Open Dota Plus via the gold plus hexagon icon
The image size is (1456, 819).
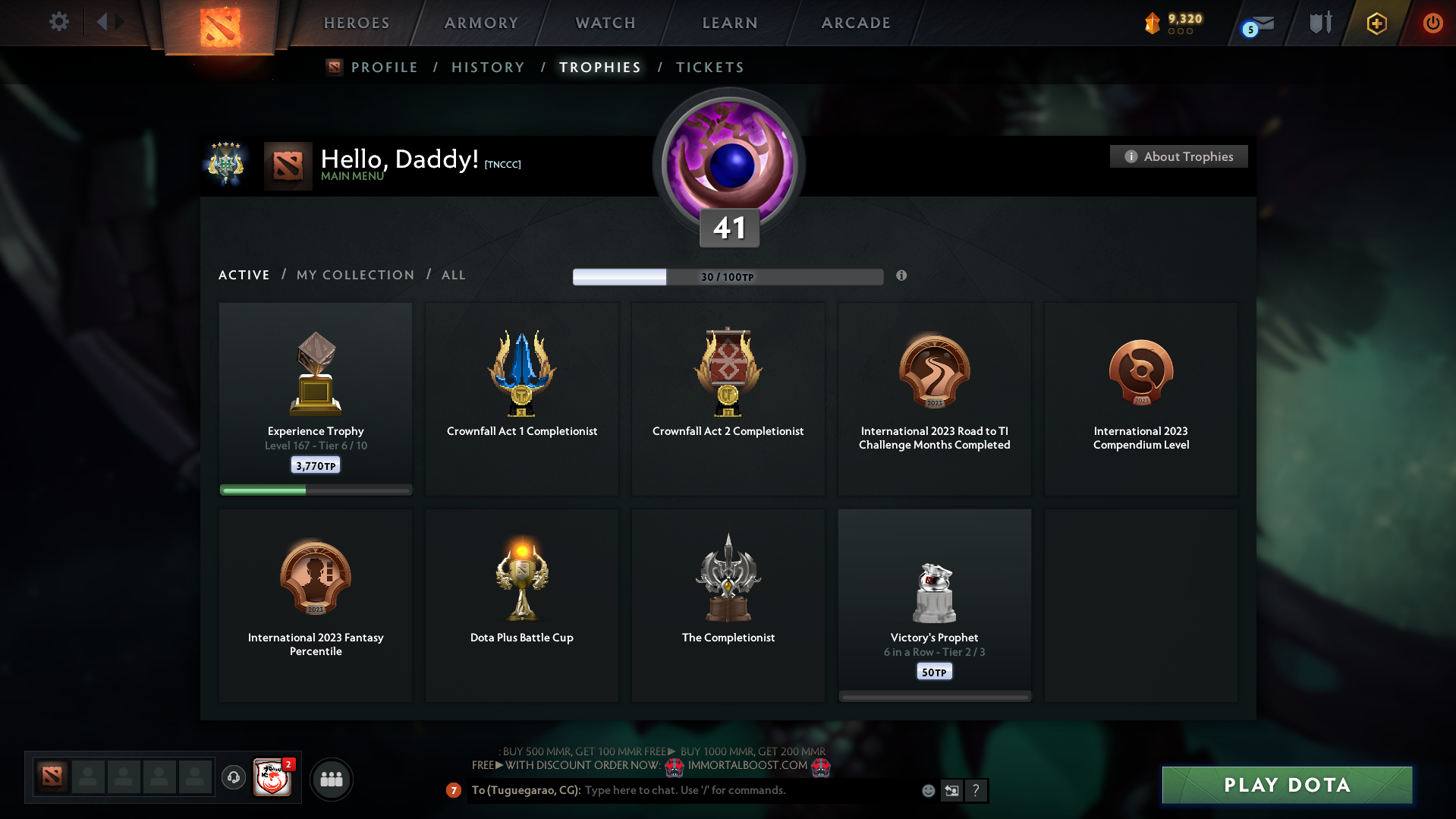coord(1376,24)
